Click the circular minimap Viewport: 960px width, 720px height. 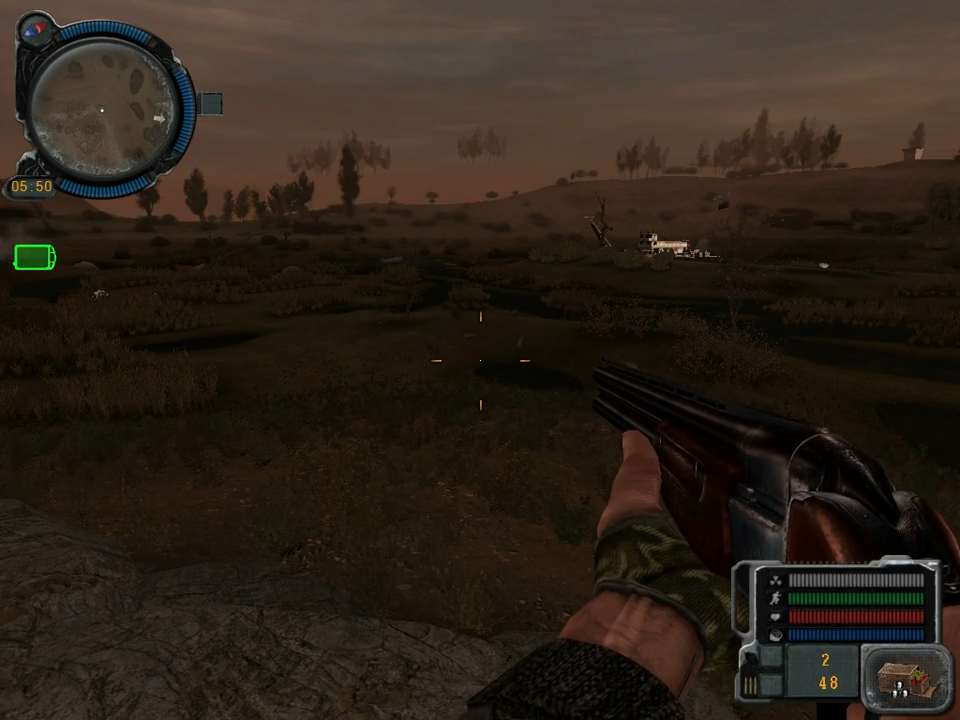[x=102, y=109]
